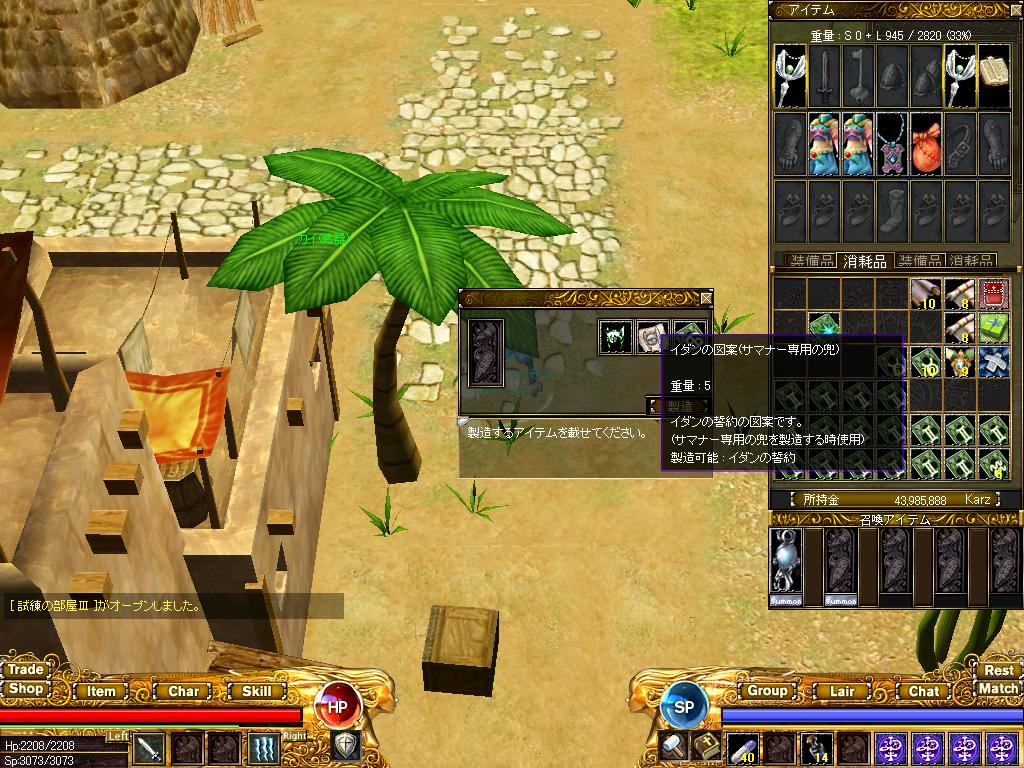Open the Group party menu
This screenshot has height=768, width=1024.
click(x=767, y=691)
